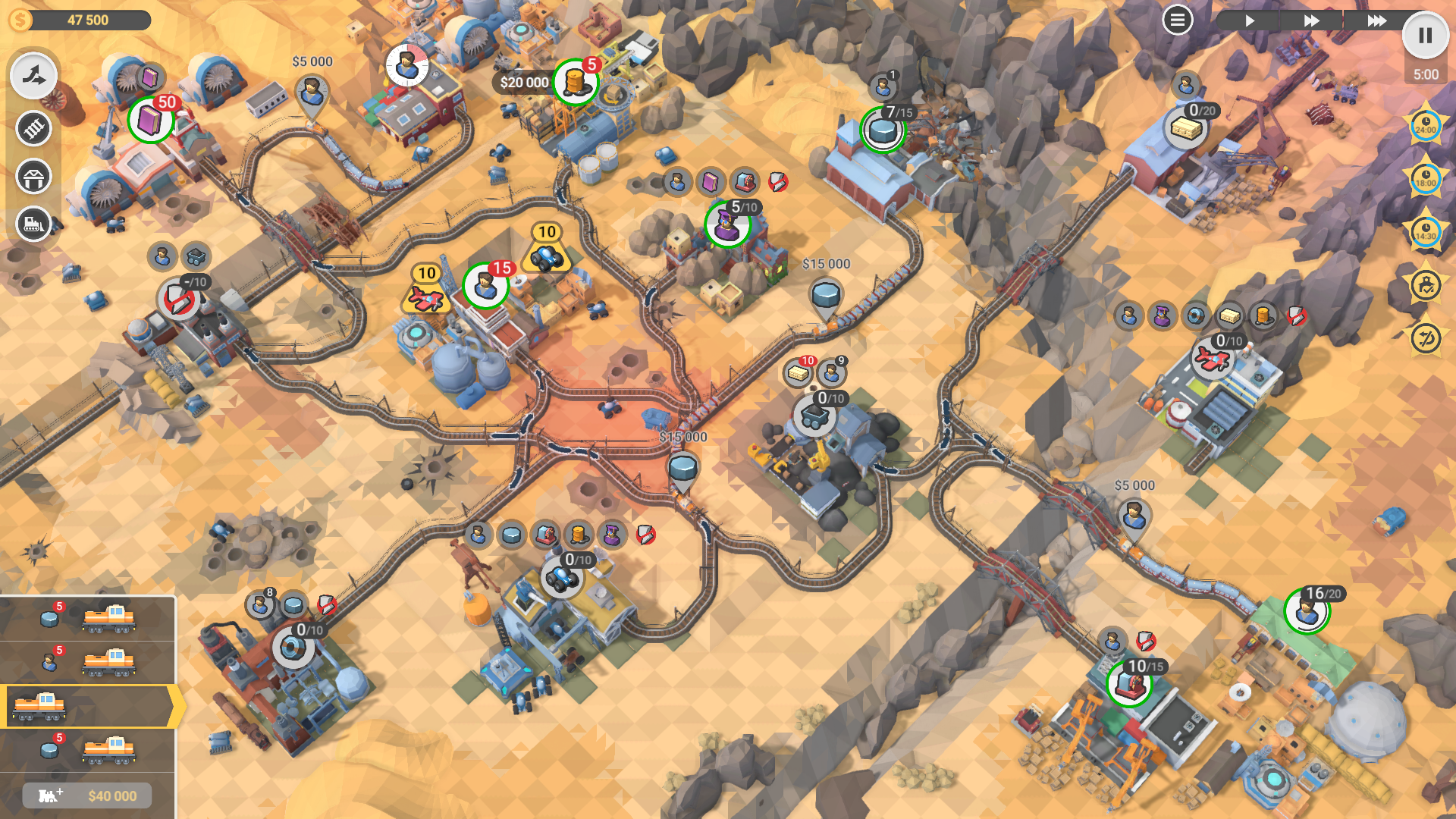
Task: Select the purple book station with 50
Action: coord(150,120)
